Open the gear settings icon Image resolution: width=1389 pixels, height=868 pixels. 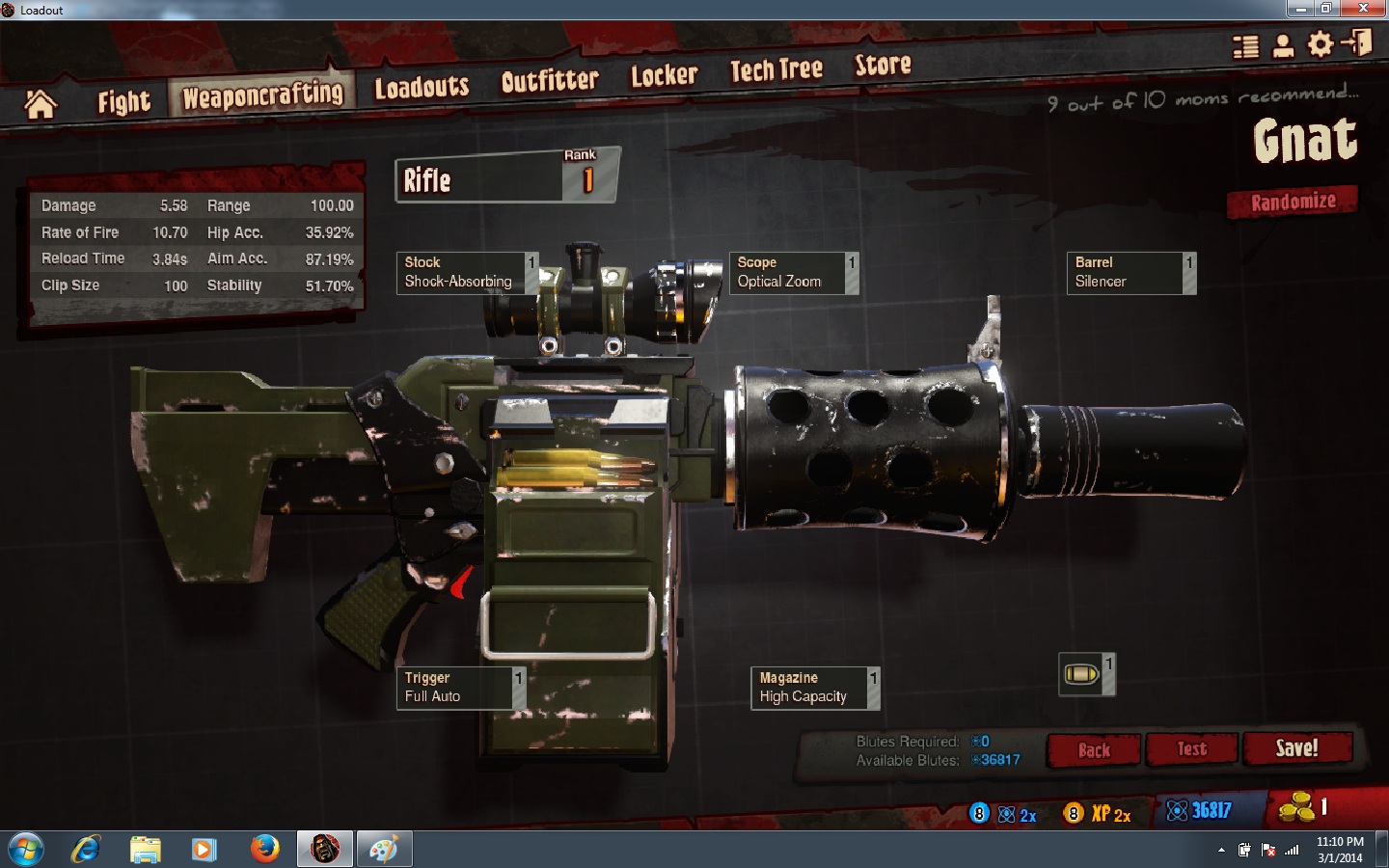coord(1320,44)
